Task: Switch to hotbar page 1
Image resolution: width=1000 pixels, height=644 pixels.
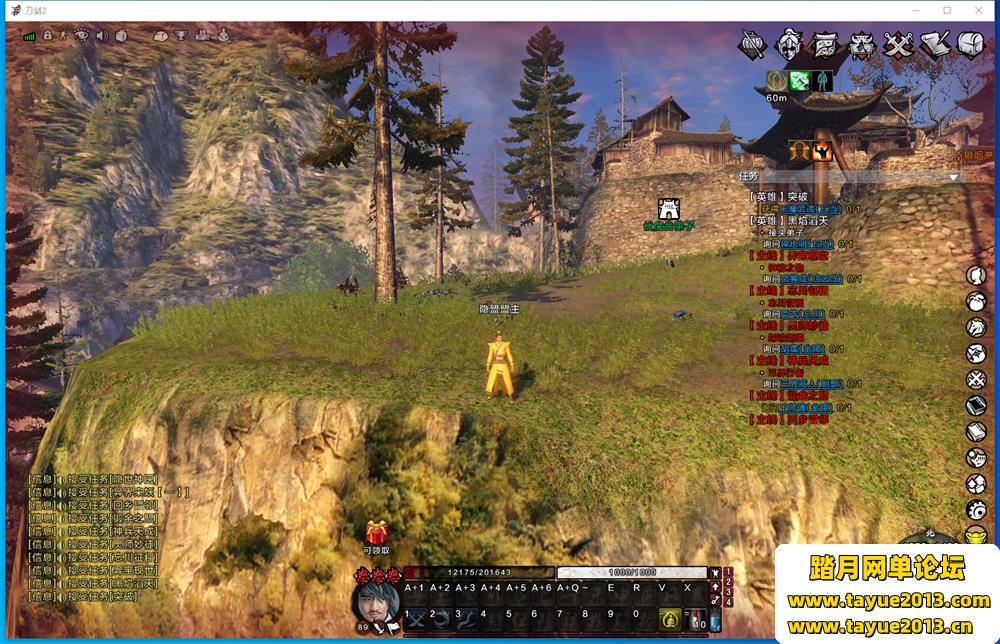Action: [728, 572]
